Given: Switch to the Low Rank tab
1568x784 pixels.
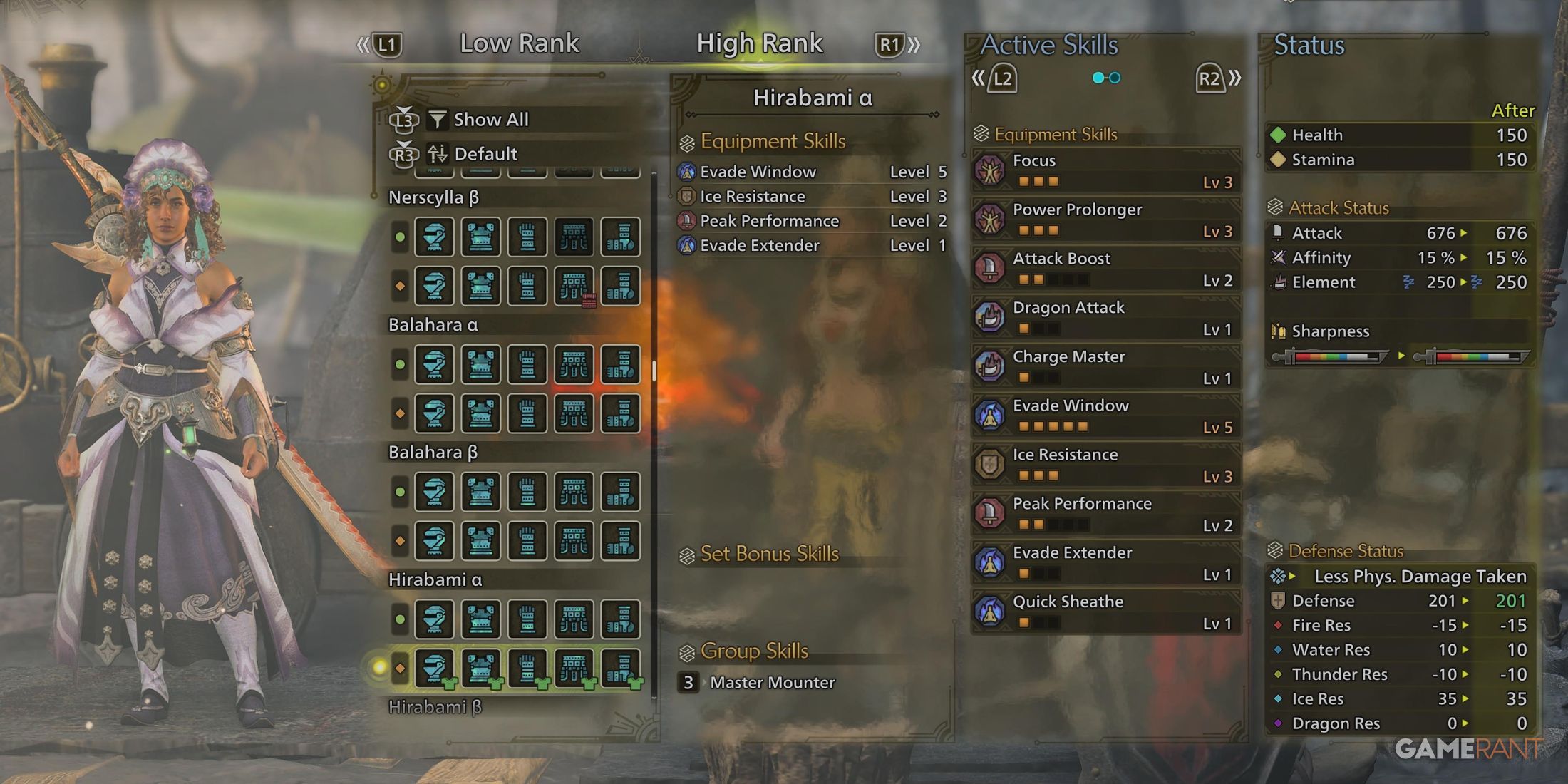Looking at the screenshot, I should (x=521, y=43).
